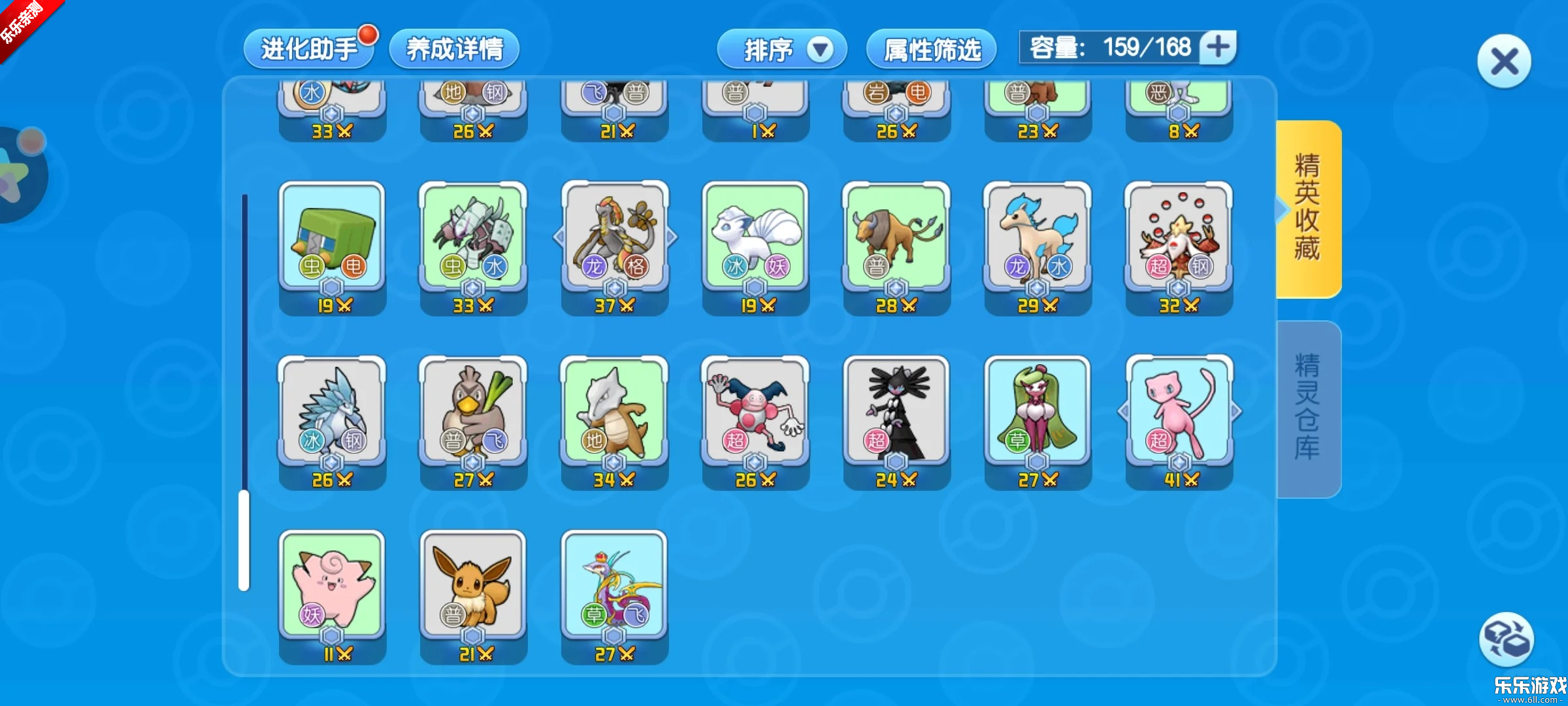
Task: Open the 属性筛选 attribute filter
Action: [931, 49]
